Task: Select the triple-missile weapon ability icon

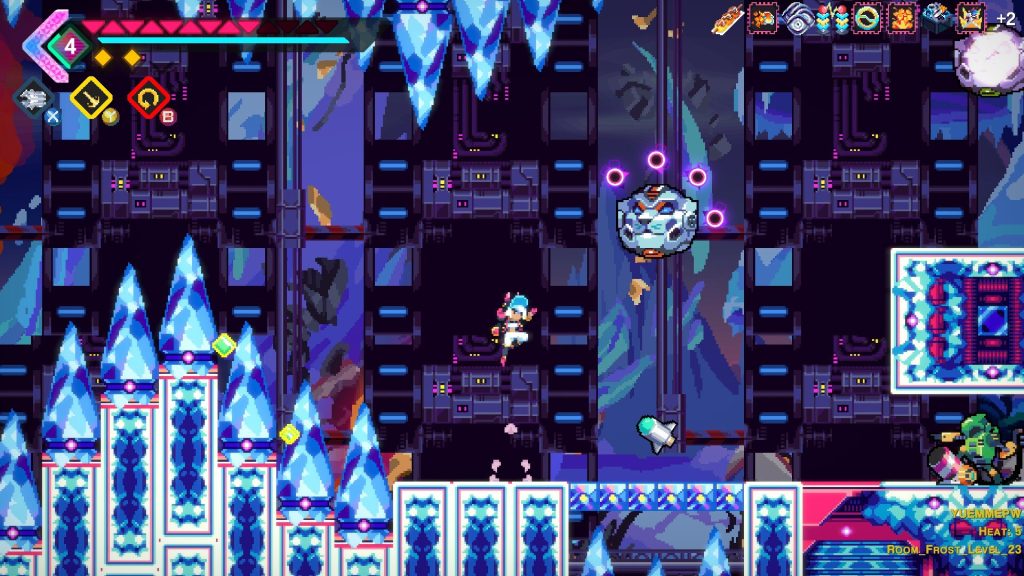Action: tap(34, 96)
